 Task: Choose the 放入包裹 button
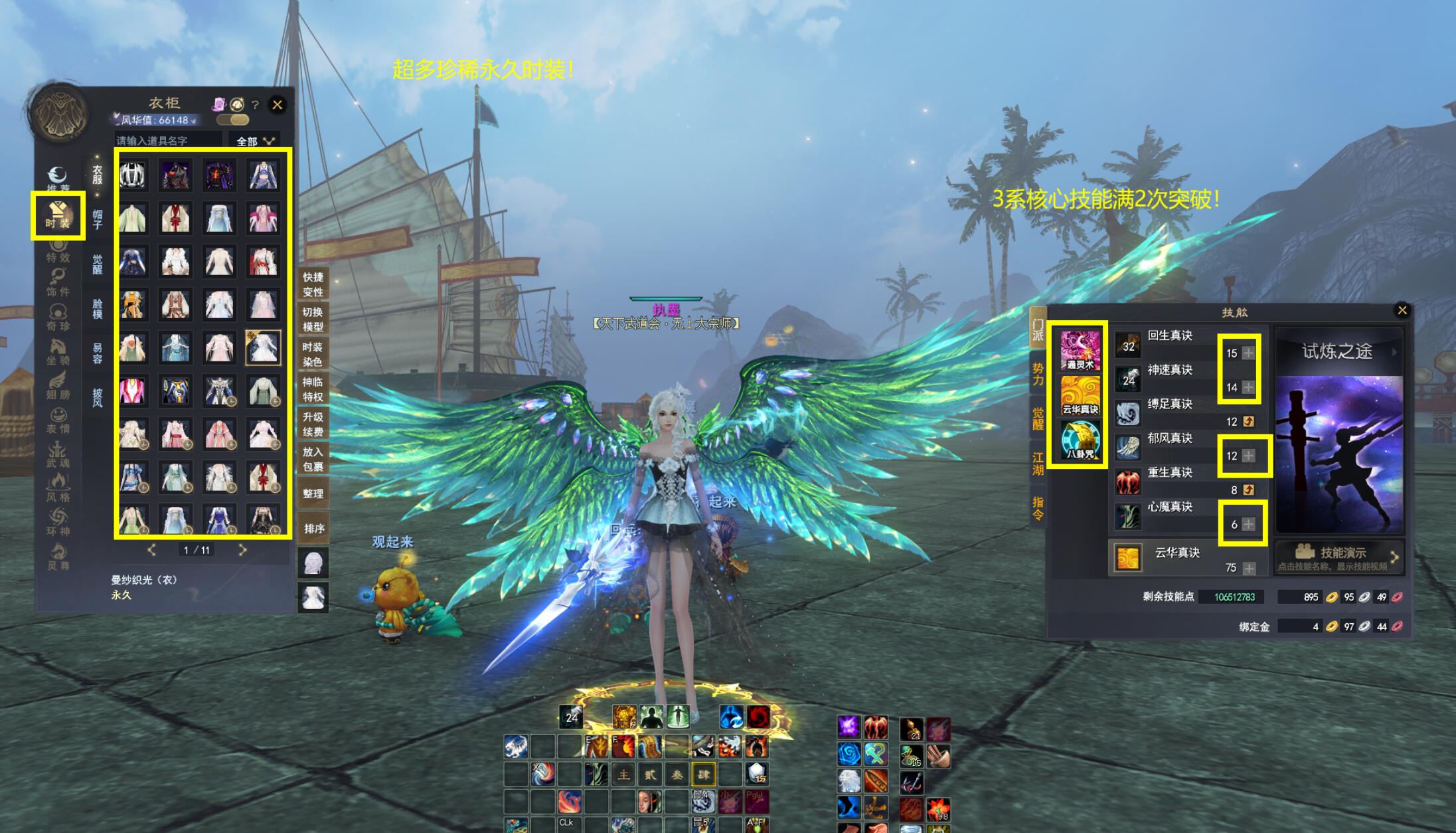(312, 459)
